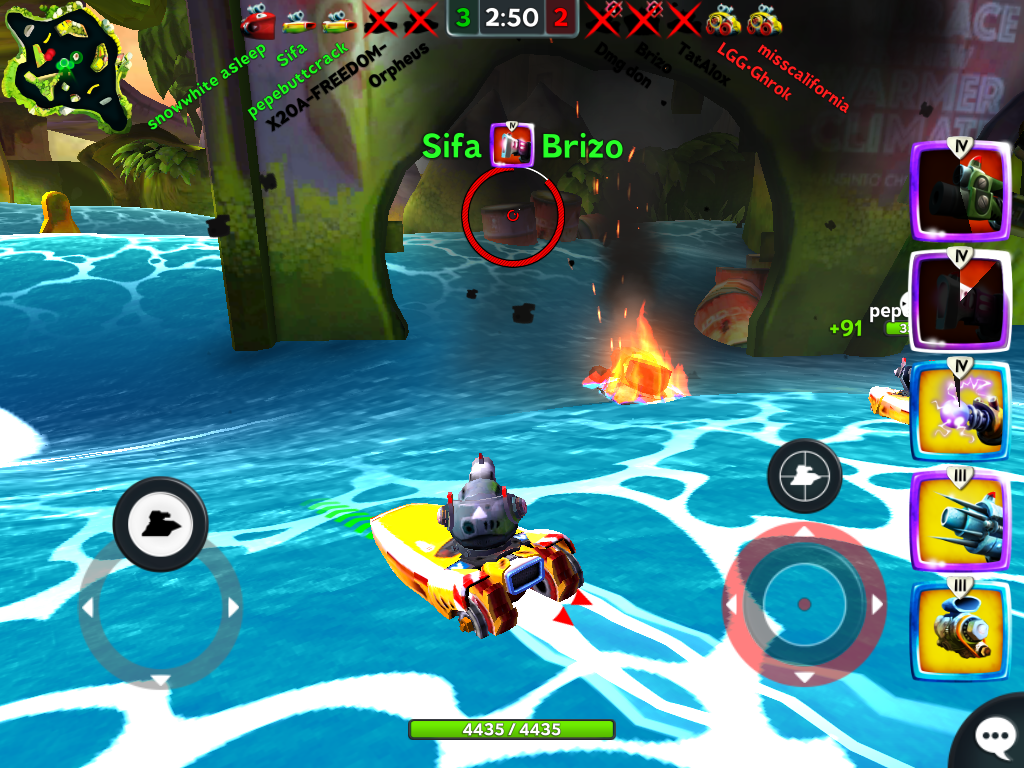The width and height of the screenshot is (1024, 768).
Task: Activate the purple lightning tesla weapon
Action: 960,410
